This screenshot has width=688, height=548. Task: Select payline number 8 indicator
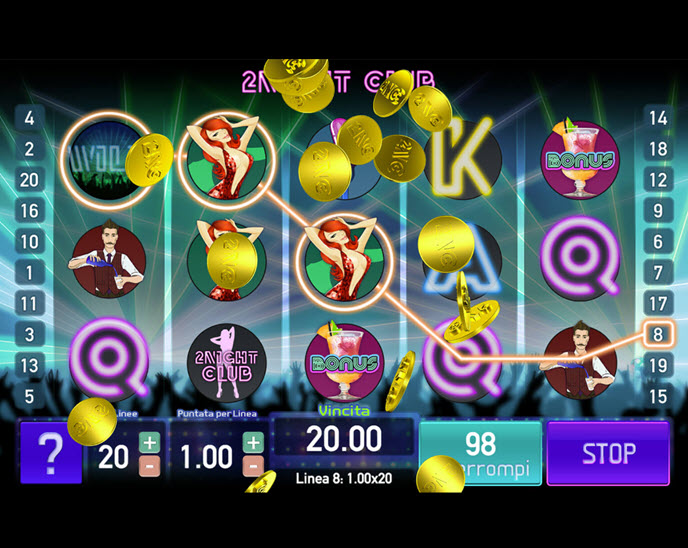658,334
